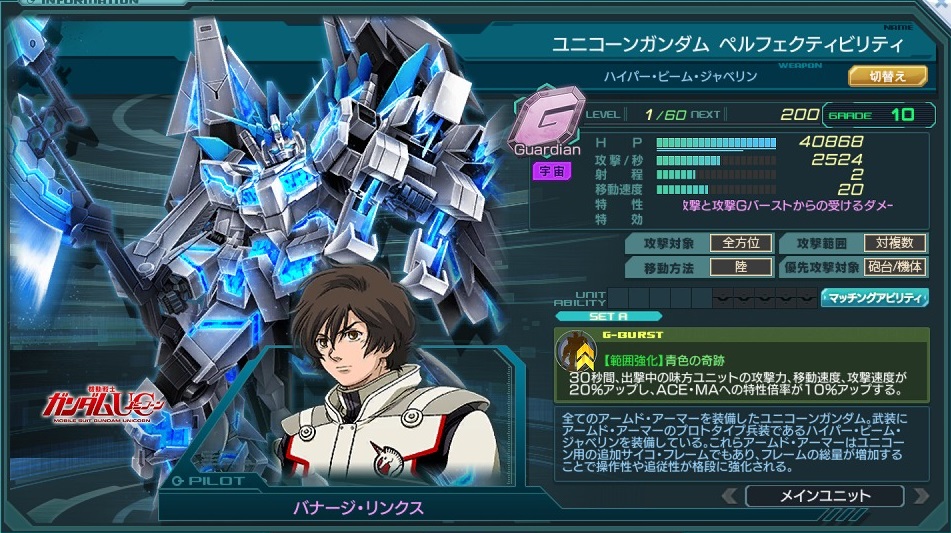951x533 pixels.
Task: Click the 切替え weapon switch button
Action: point(880,76)
